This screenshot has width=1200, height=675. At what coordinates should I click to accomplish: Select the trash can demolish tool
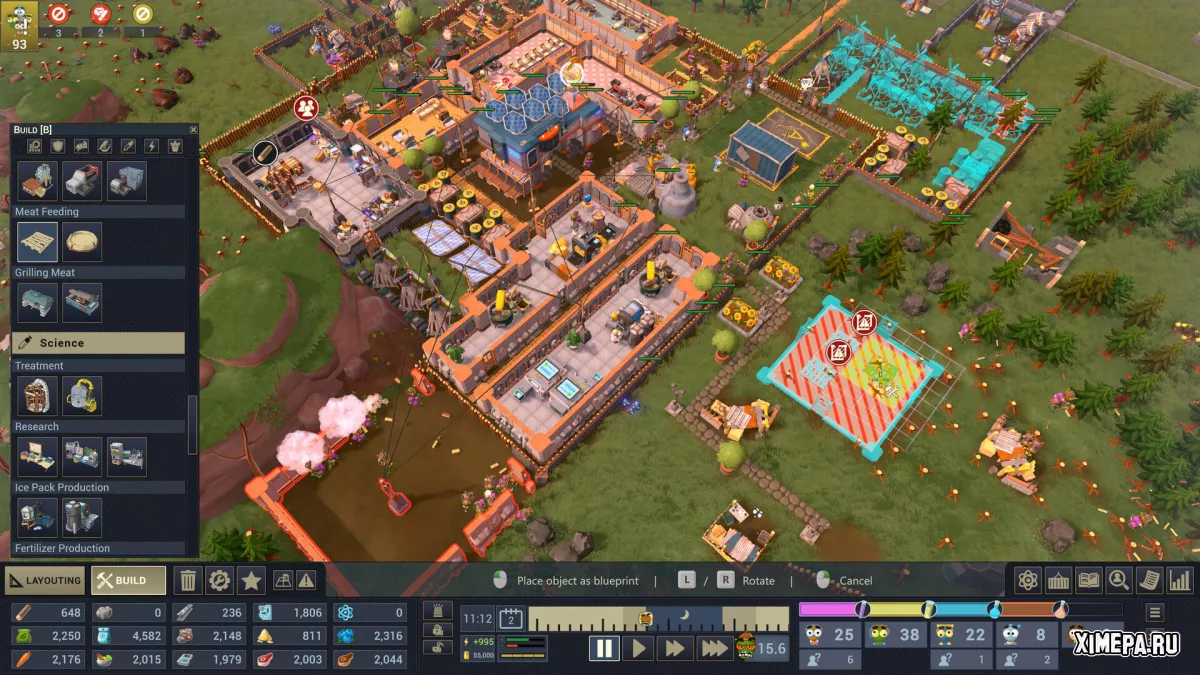(x=188, y=580)
